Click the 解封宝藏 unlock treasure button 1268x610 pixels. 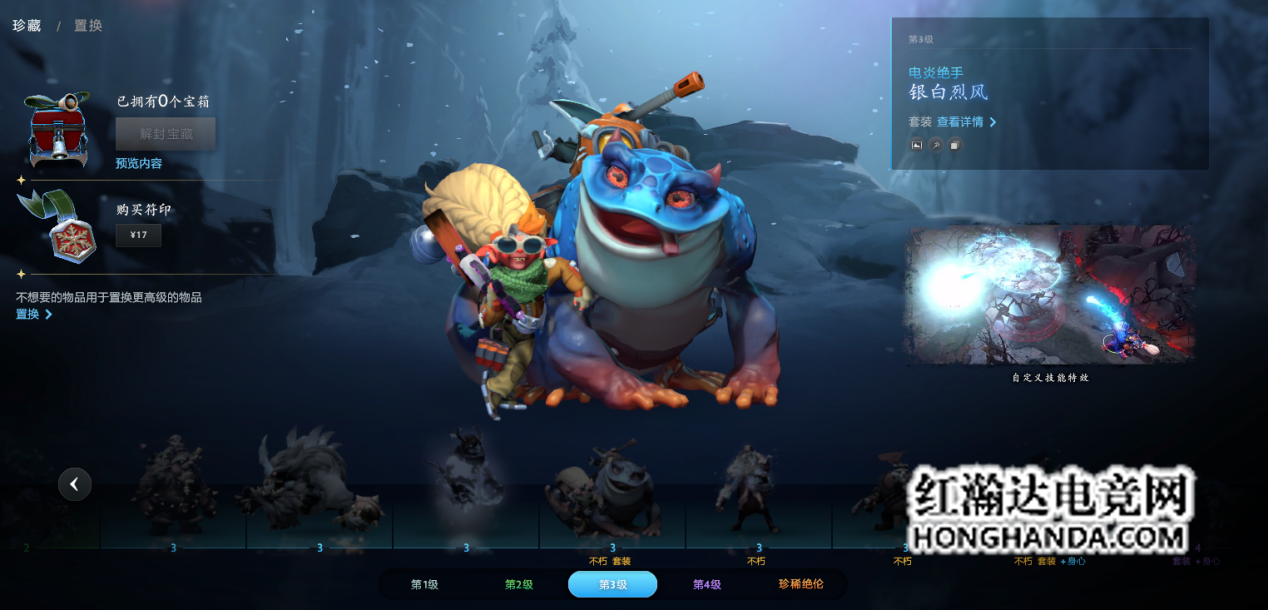point(165,133)
